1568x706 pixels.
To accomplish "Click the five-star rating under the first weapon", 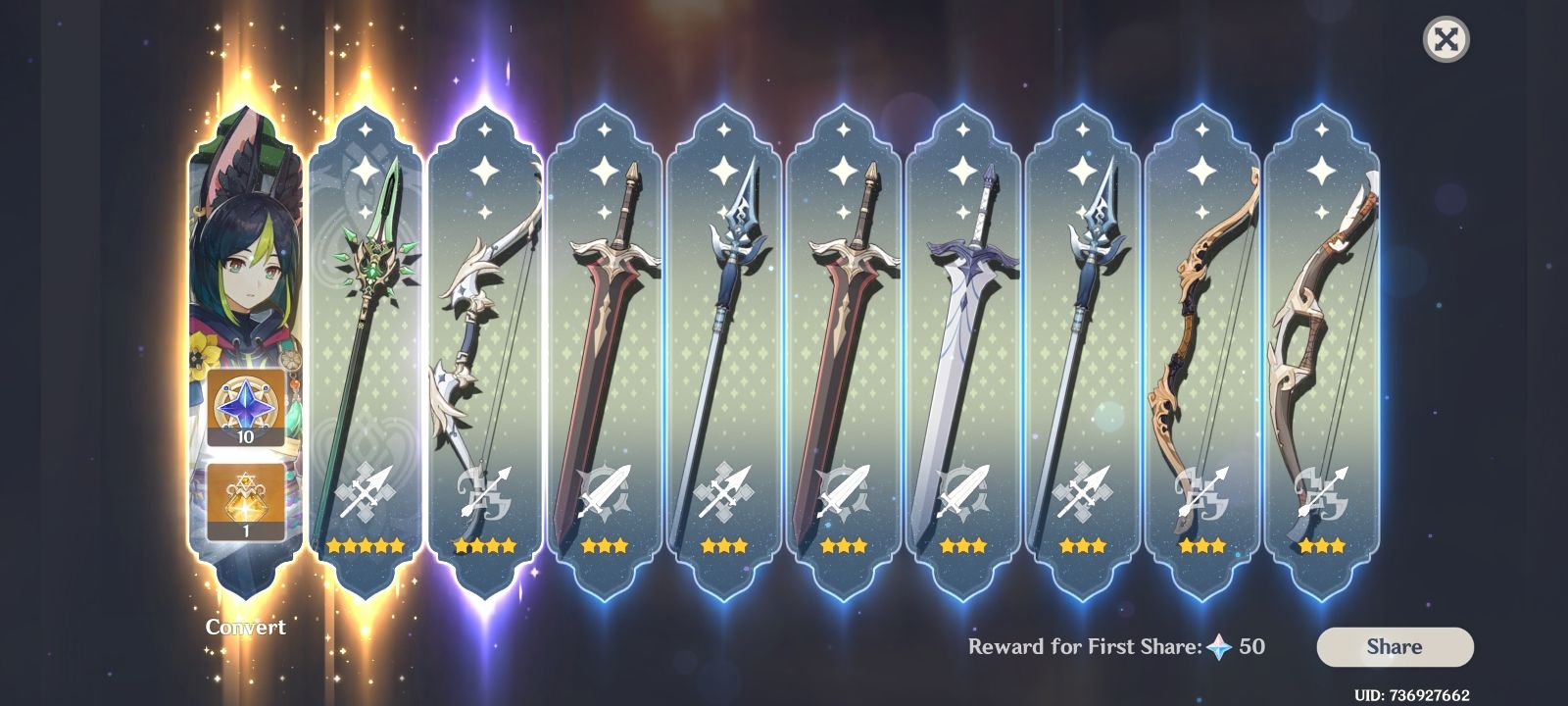I will 367,545.
